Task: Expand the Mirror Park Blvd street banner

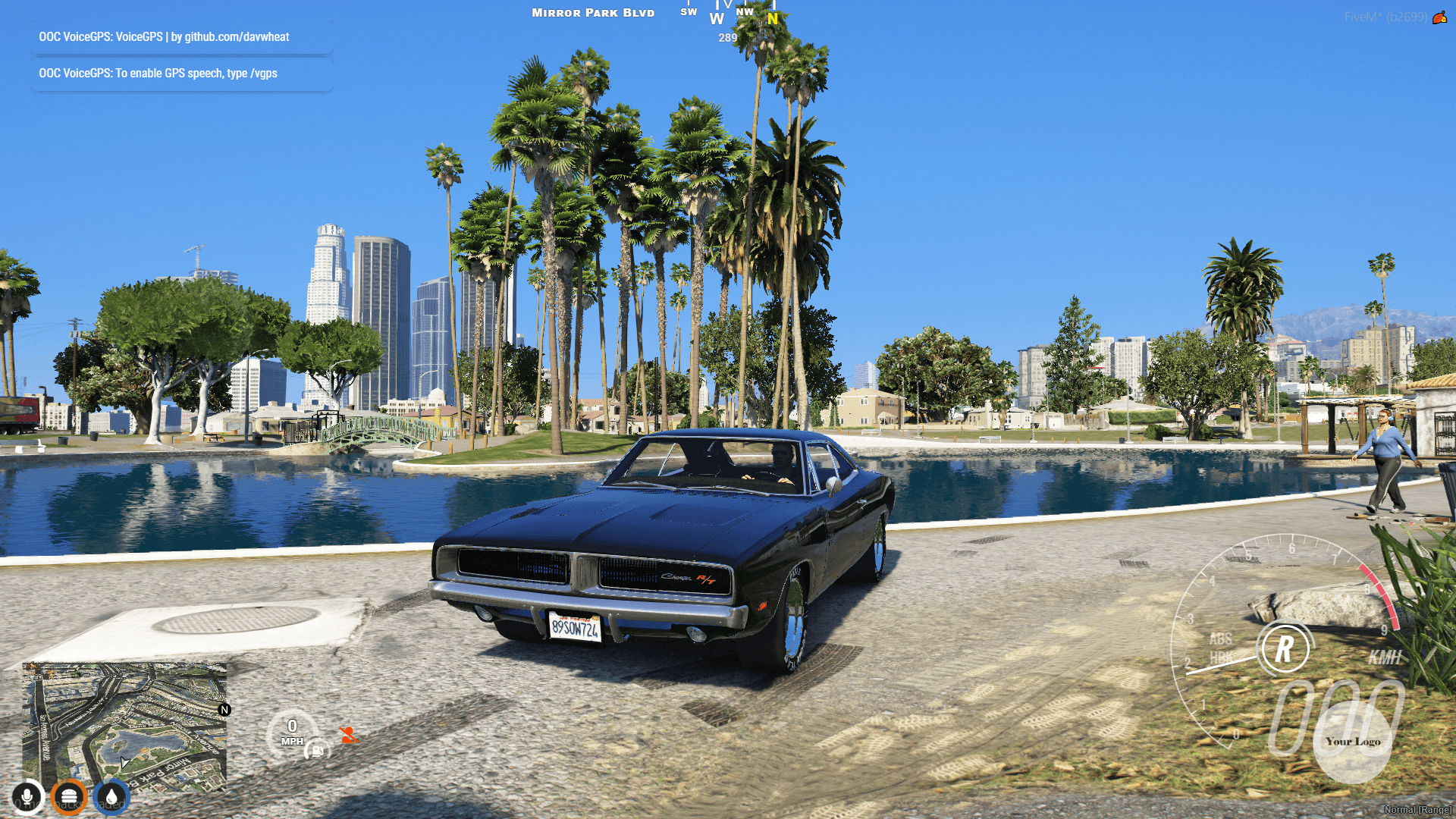Action: (x=592, y=12)
